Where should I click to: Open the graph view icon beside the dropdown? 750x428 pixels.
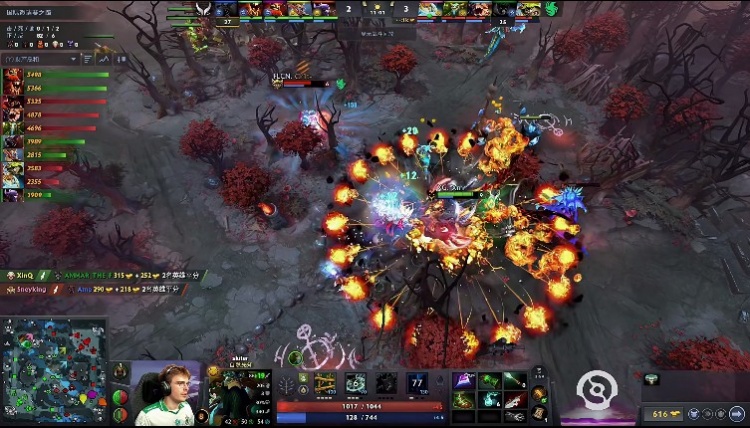click(103, 59)
